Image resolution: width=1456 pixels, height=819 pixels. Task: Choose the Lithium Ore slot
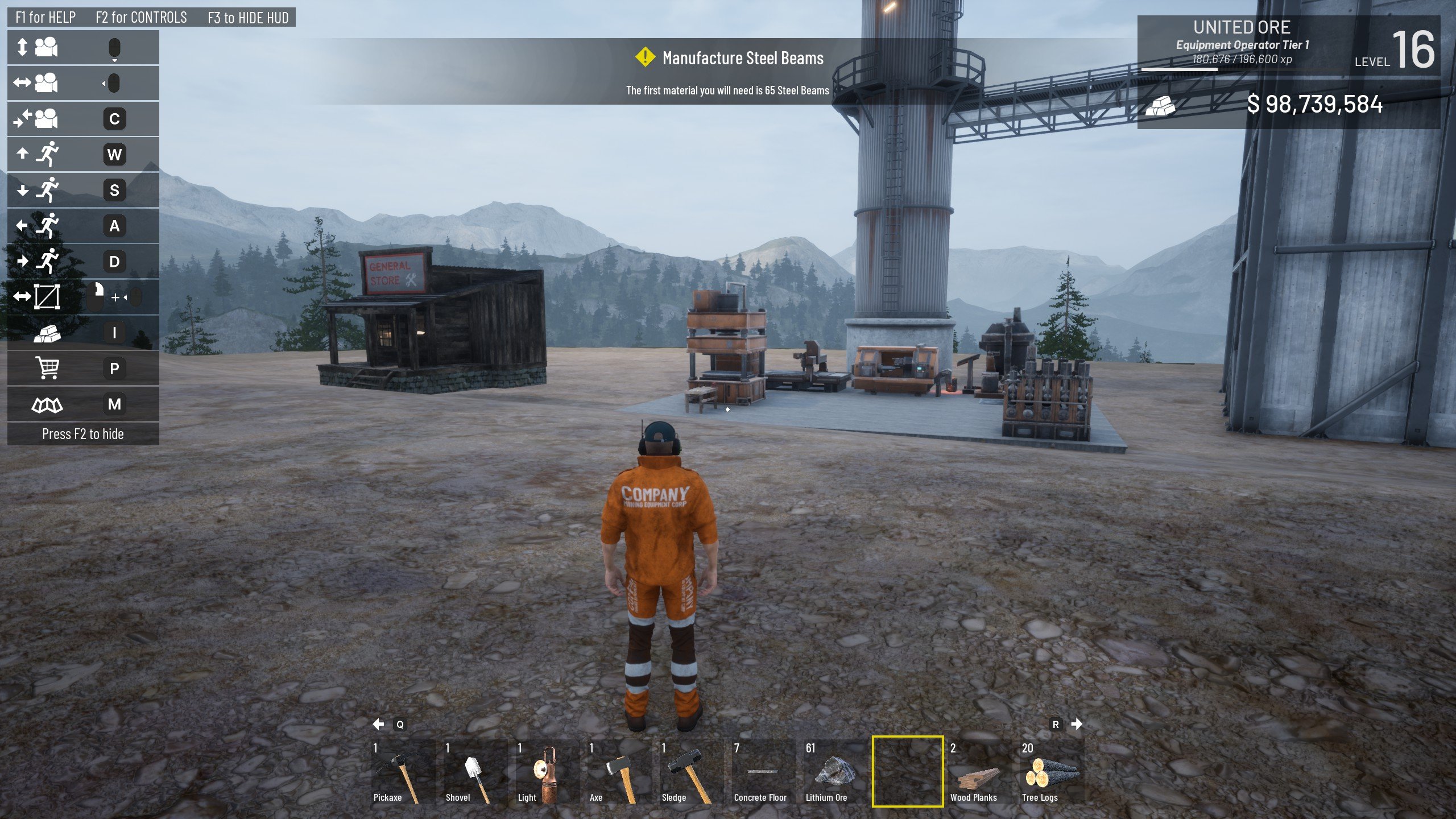point(835,772)
